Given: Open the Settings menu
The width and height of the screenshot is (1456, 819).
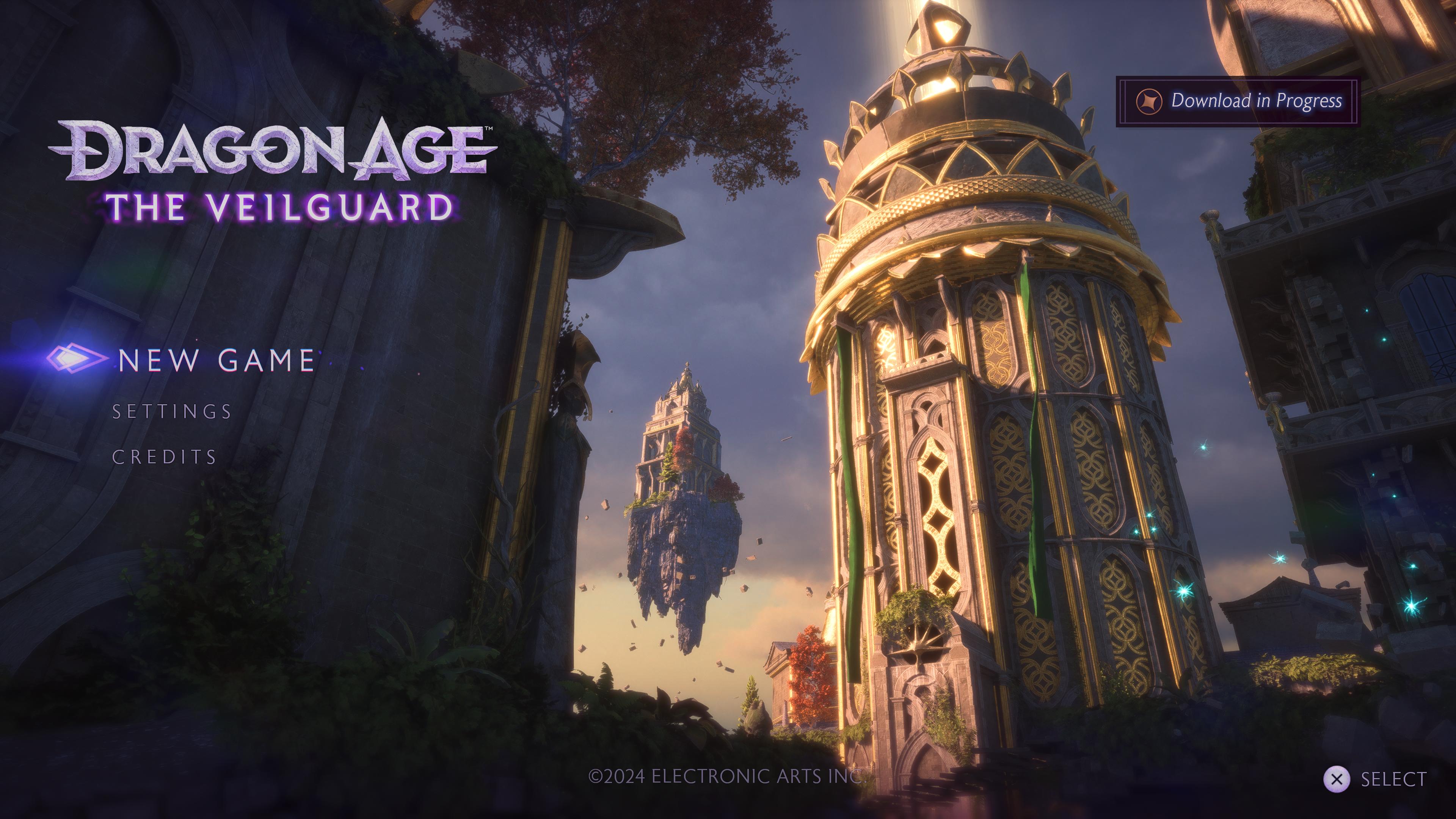Looking at the screenshot, I should [x=172, y=411].
